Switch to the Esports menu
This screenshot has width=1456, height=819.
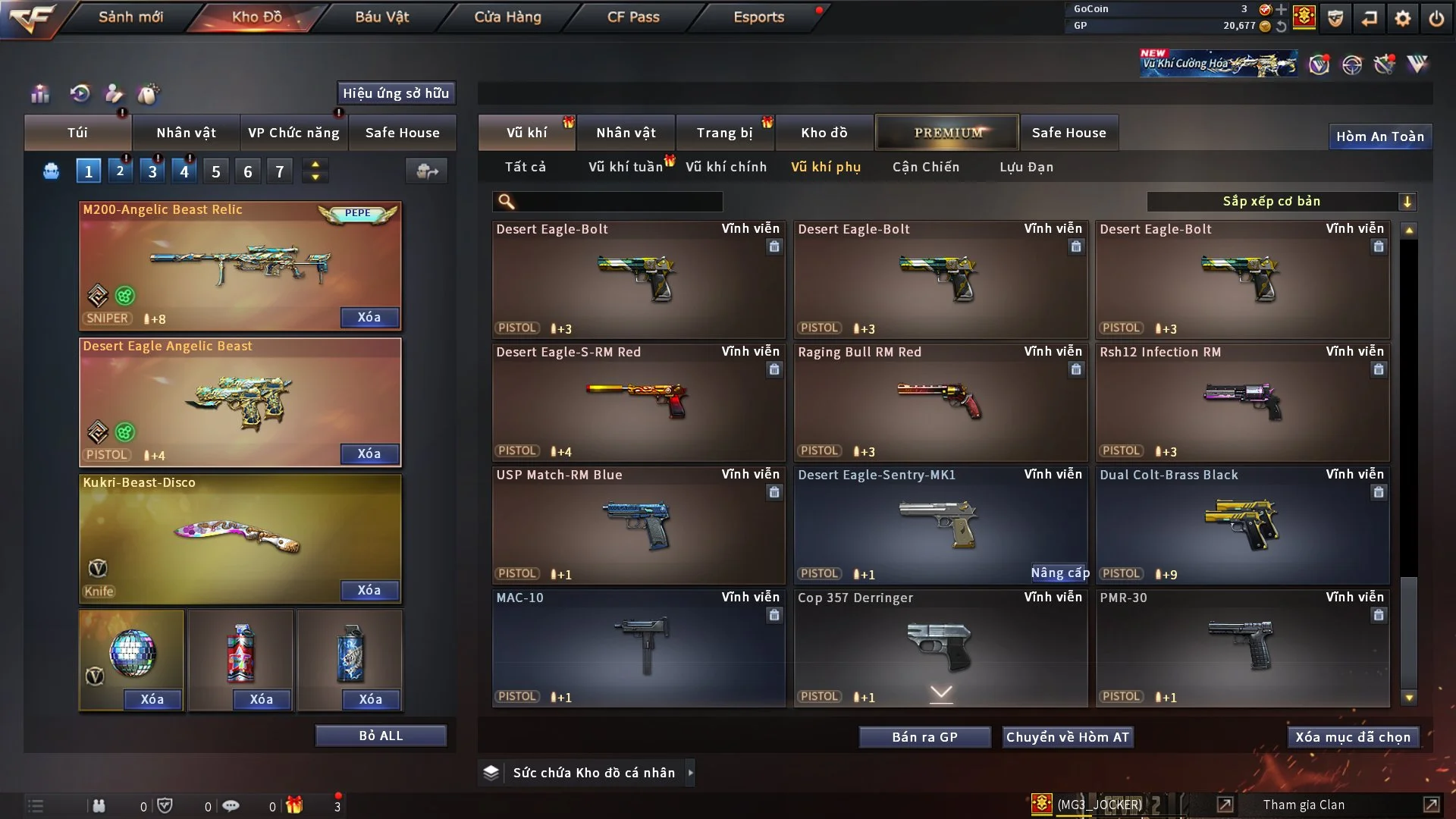758,17
